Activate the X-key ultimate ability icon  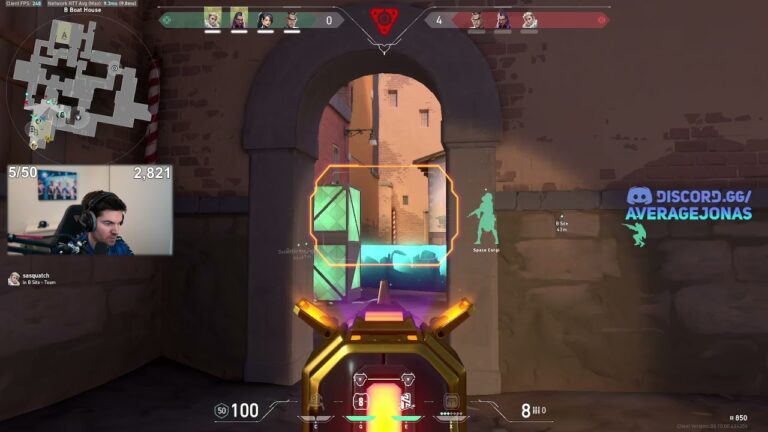click(x=452, y=402)
